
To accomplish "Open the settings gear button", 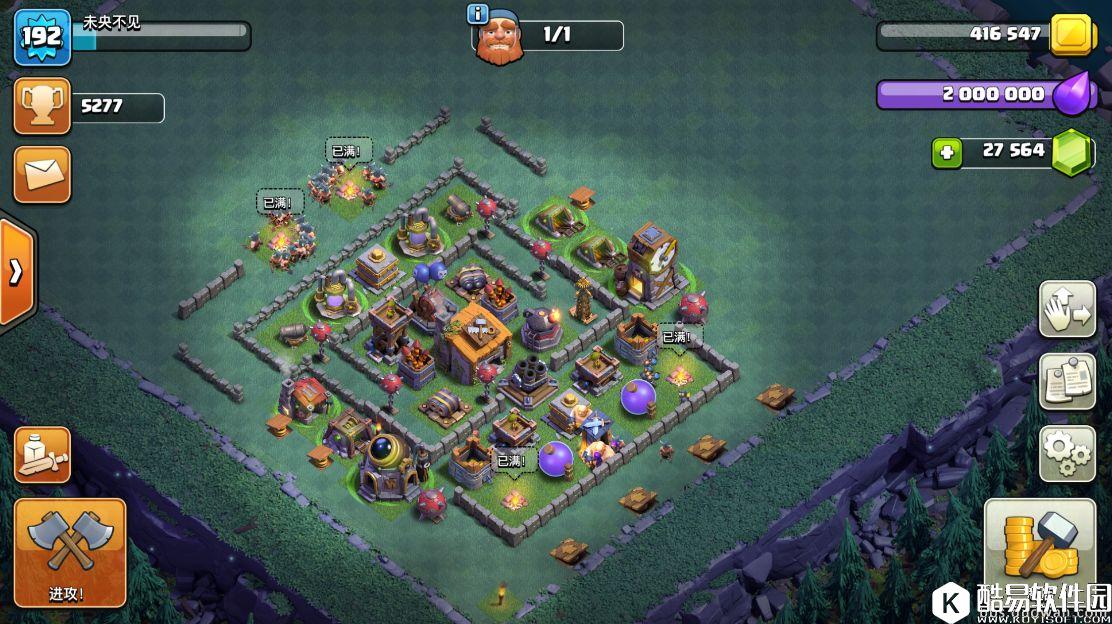I will point(1067,454).
